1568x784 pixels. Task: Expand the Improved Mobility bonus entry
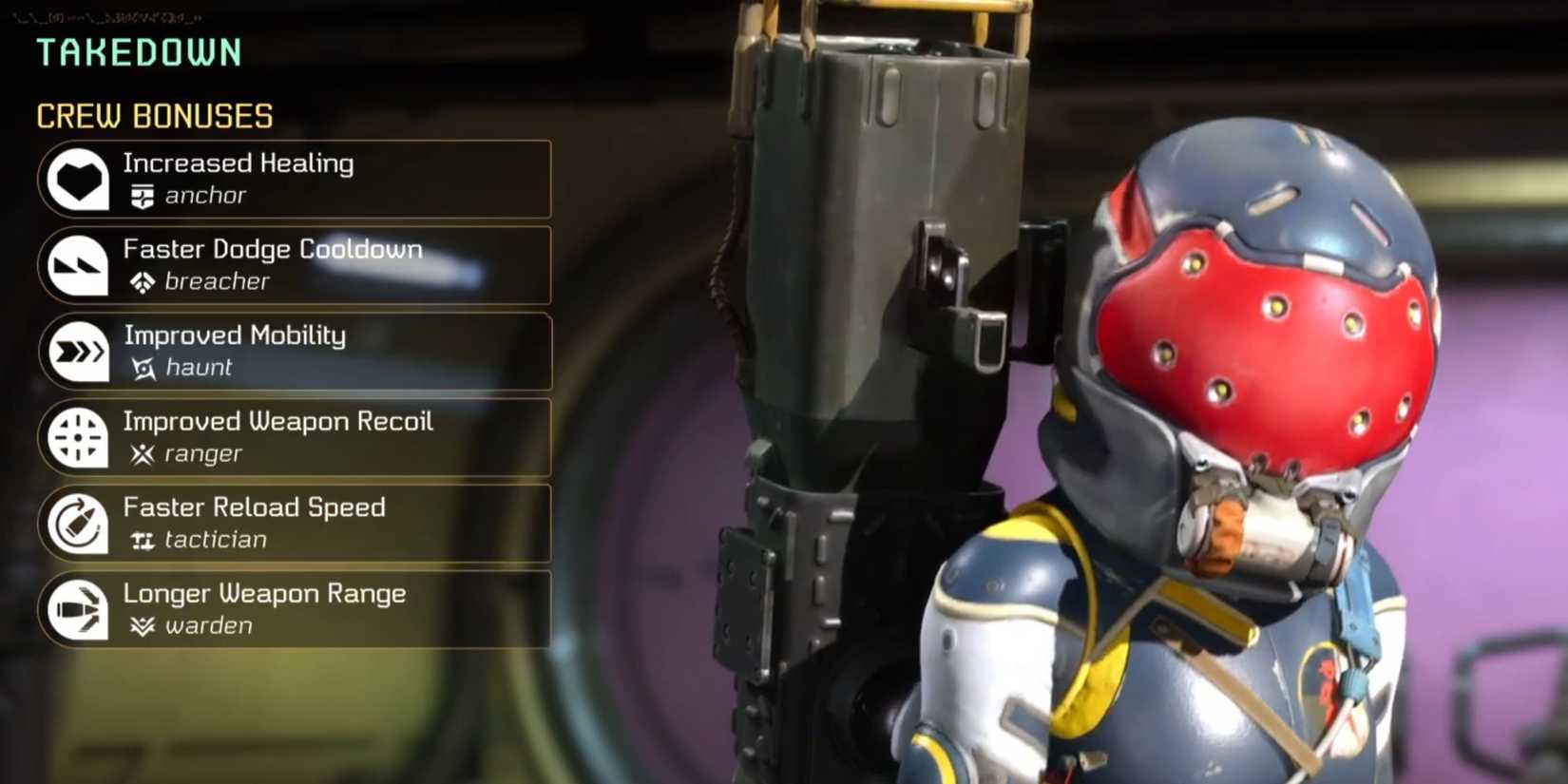295,351
